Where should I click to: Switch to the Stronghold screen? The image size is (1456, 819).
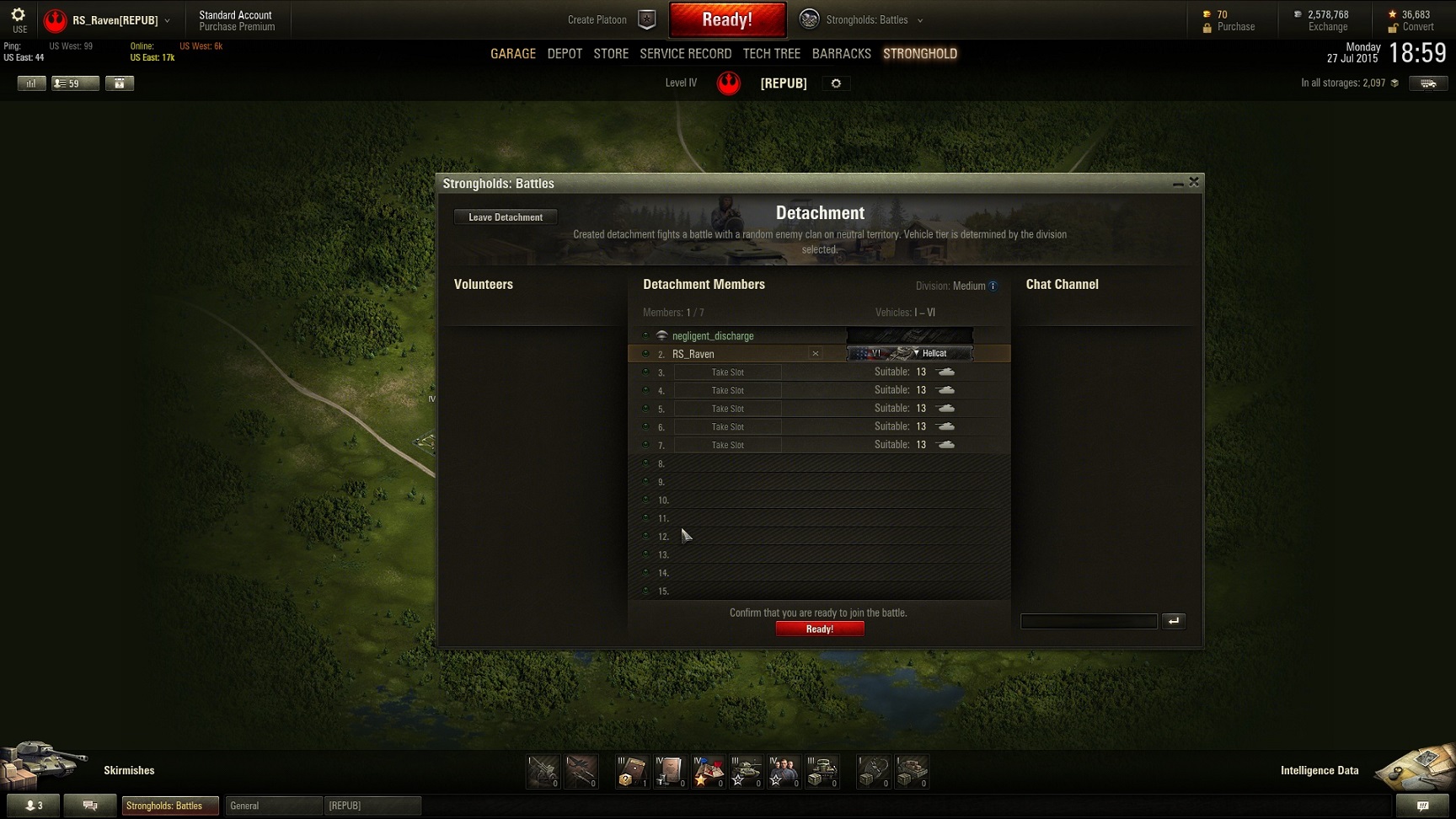pos(919,54)
